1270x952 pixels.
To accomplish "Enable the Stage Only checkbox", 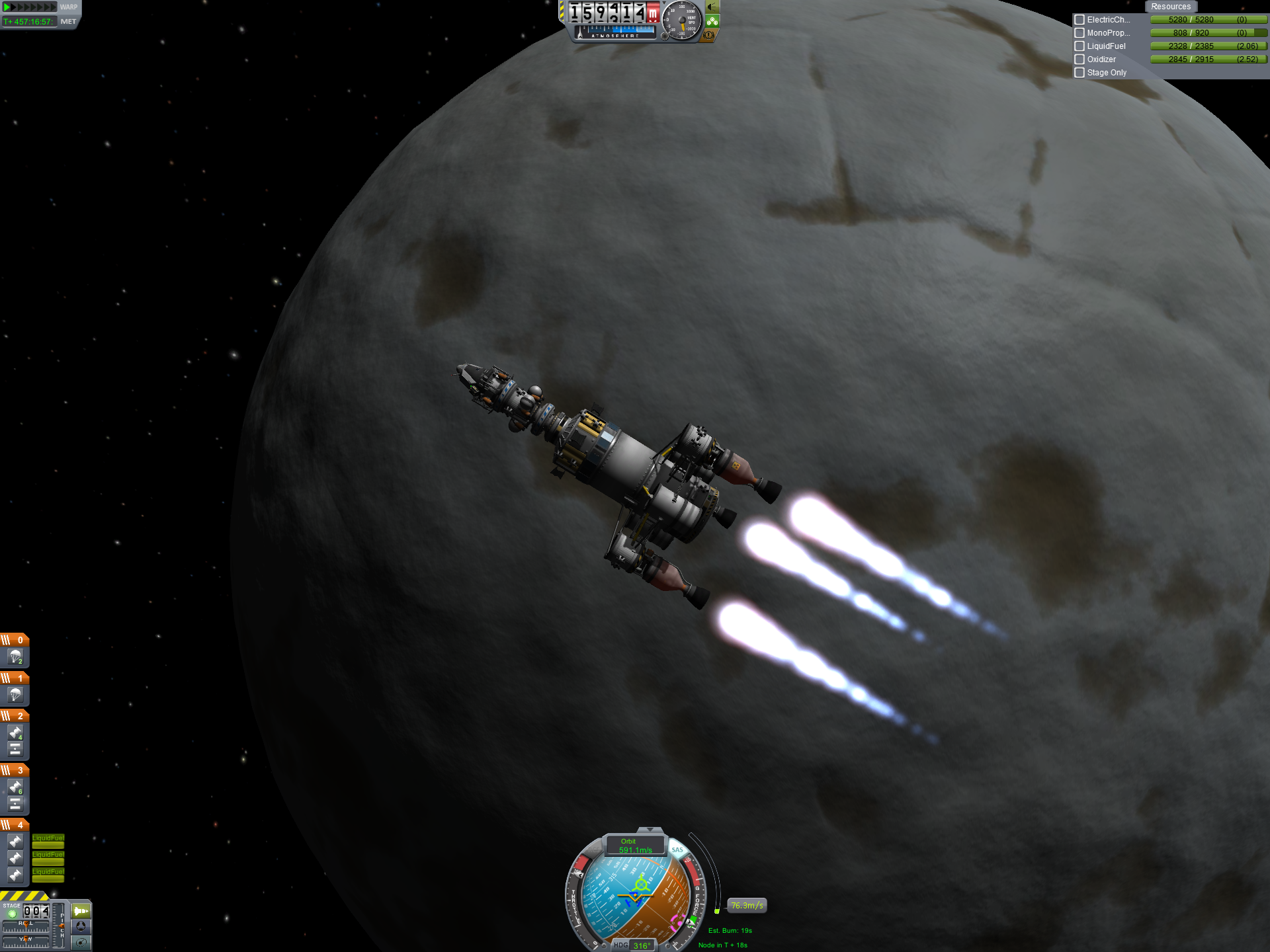I will coord(1079,73).
